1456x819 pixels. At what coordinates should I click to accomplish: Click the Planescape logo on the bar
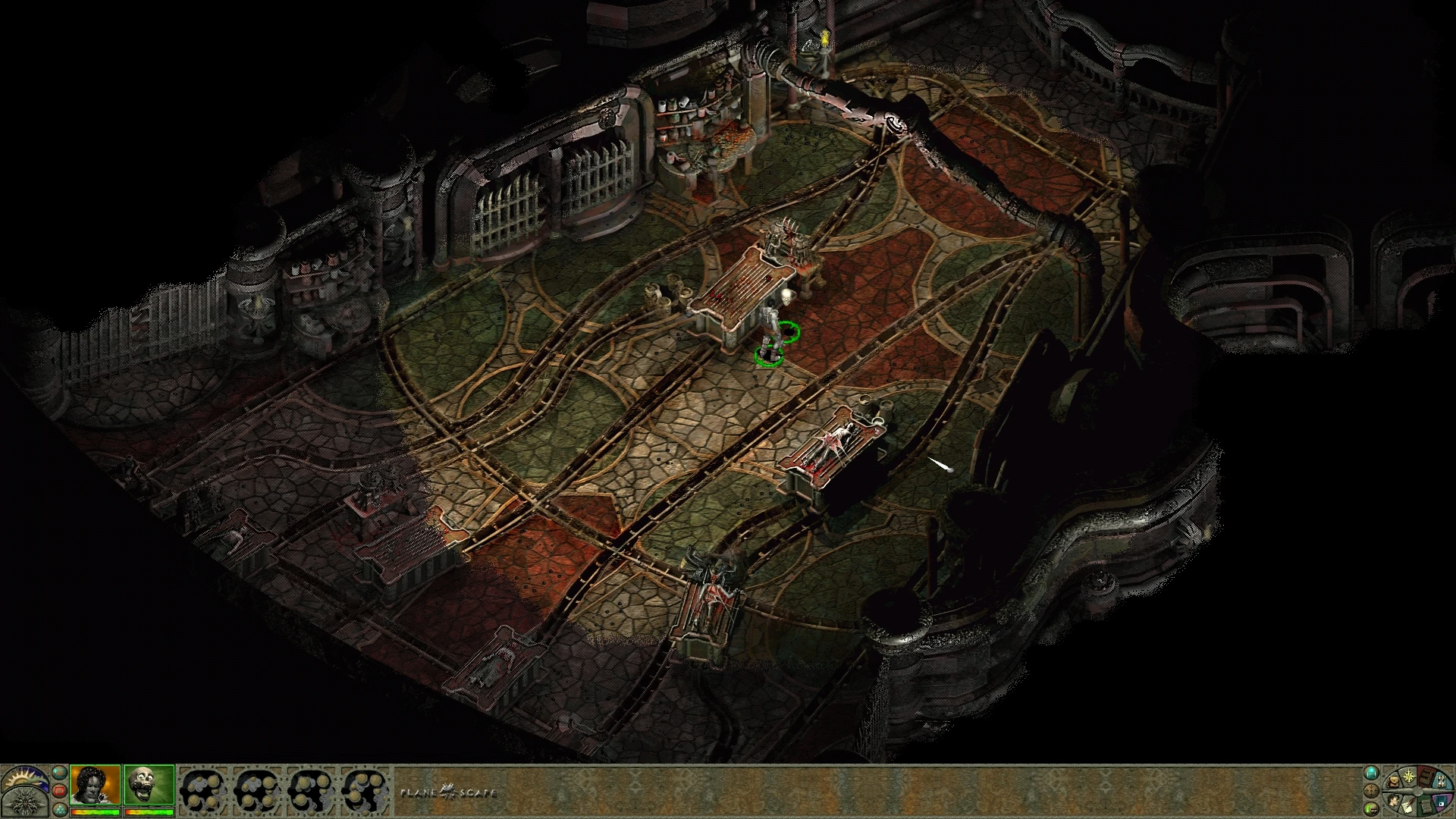click(x=447, y=792)
